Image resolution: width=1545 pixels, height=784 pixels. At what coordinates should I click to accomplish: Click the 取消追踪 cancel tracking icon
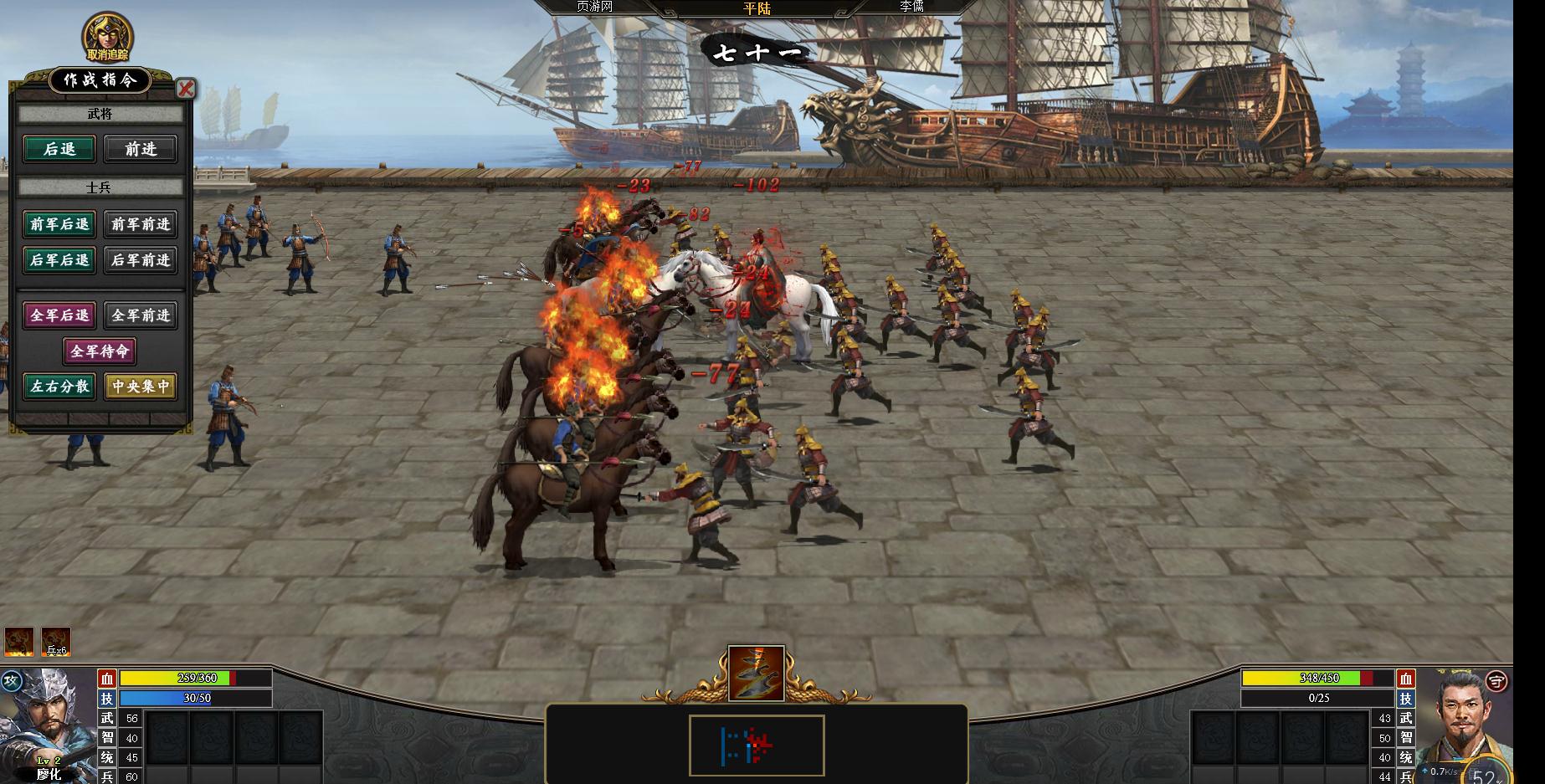tap(107, 37)
